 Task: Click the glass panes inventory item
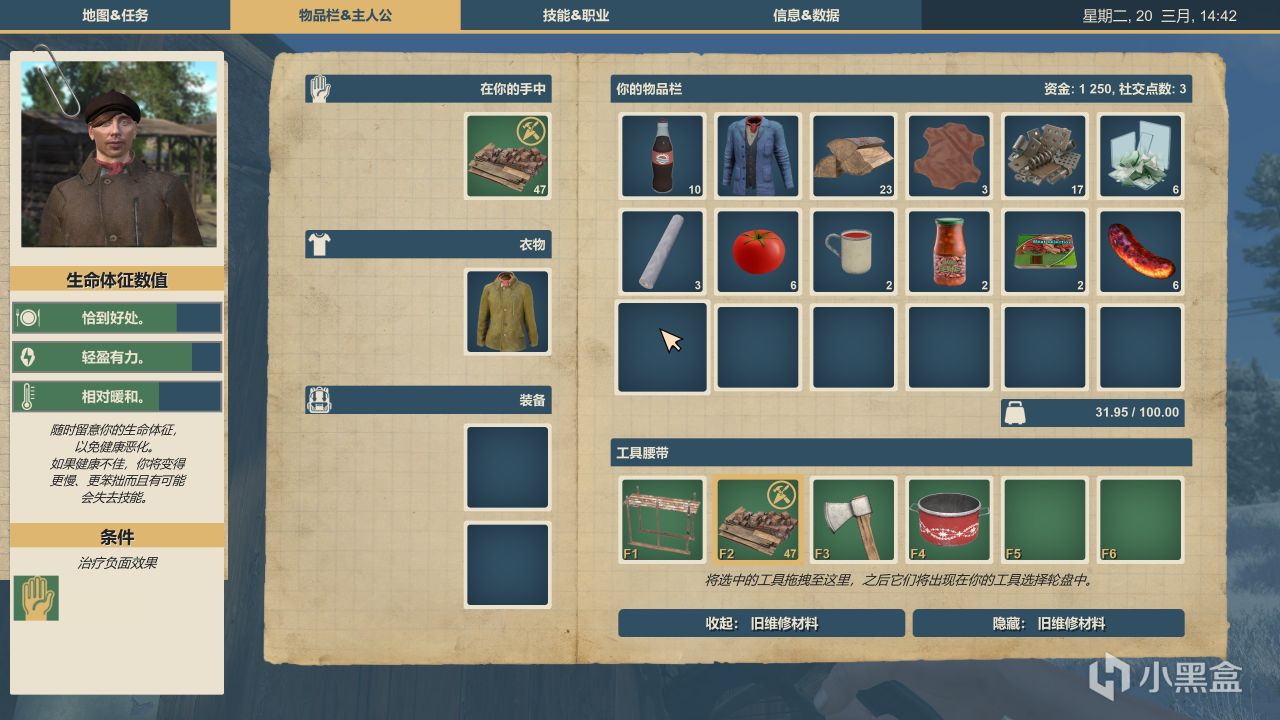(x=1140, y=155)
